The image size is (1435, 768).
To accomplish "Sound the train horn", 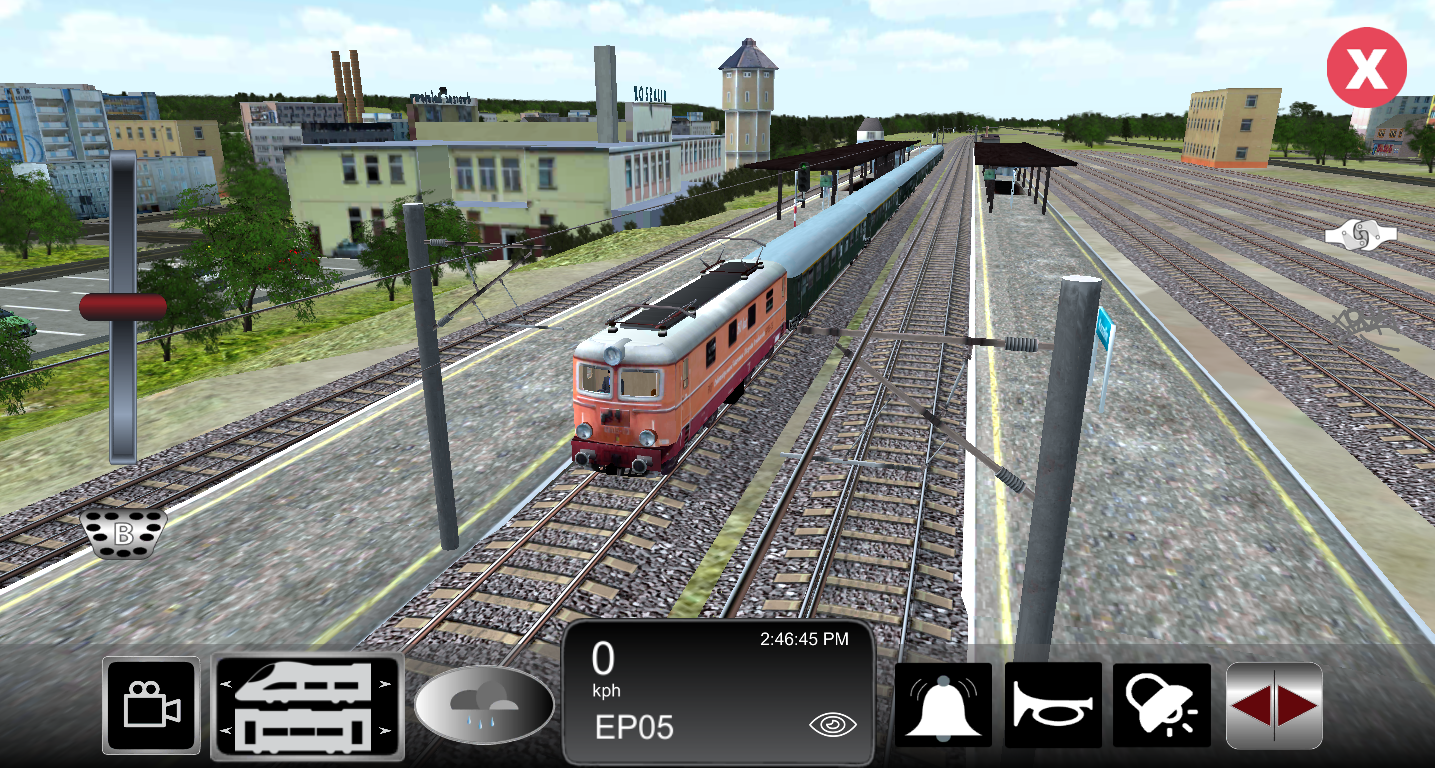I will tap(1053, 705).
